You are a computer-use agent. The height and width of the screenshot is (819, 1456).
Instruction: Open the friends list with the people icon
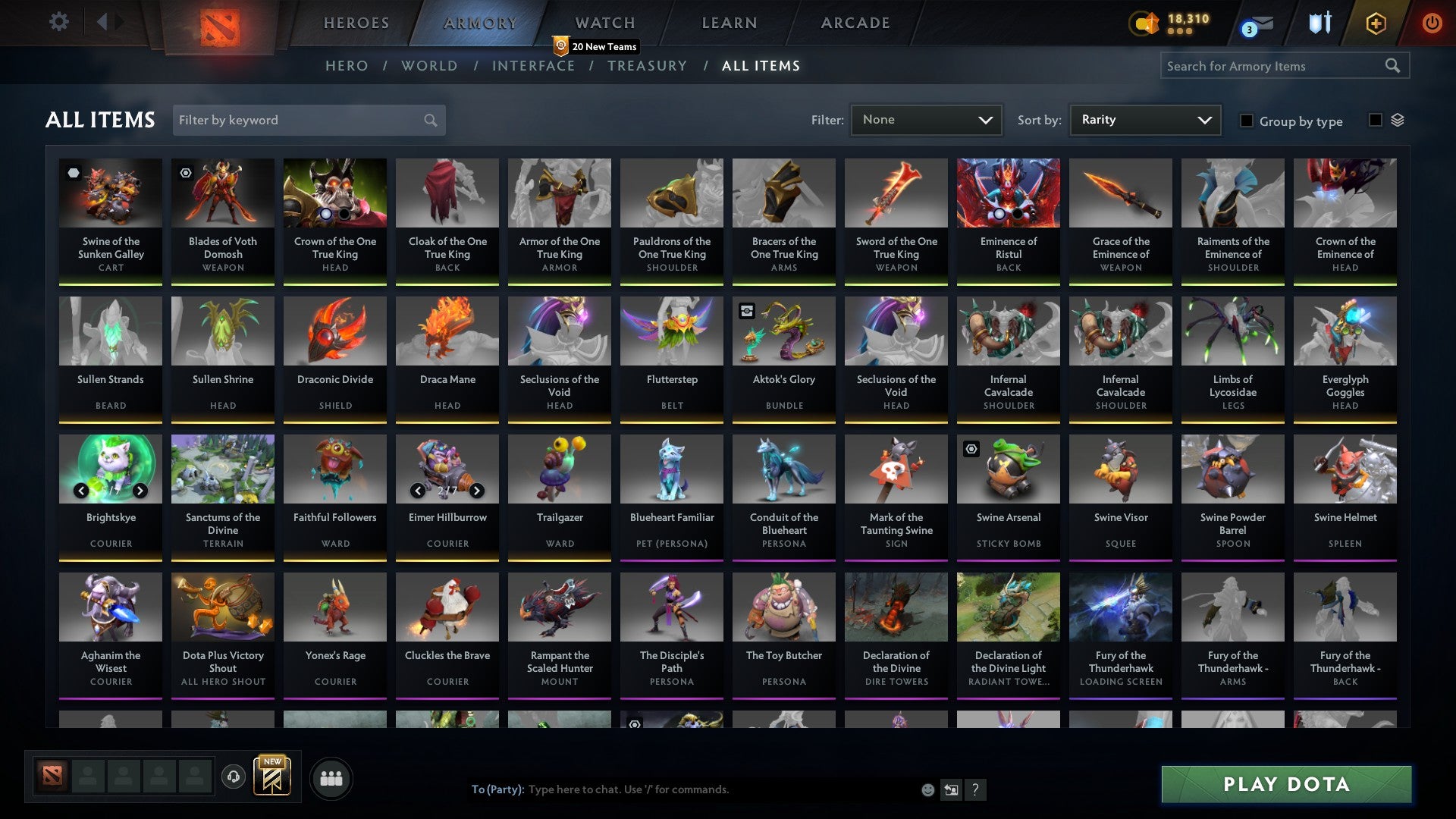click(x=331, y=777)
